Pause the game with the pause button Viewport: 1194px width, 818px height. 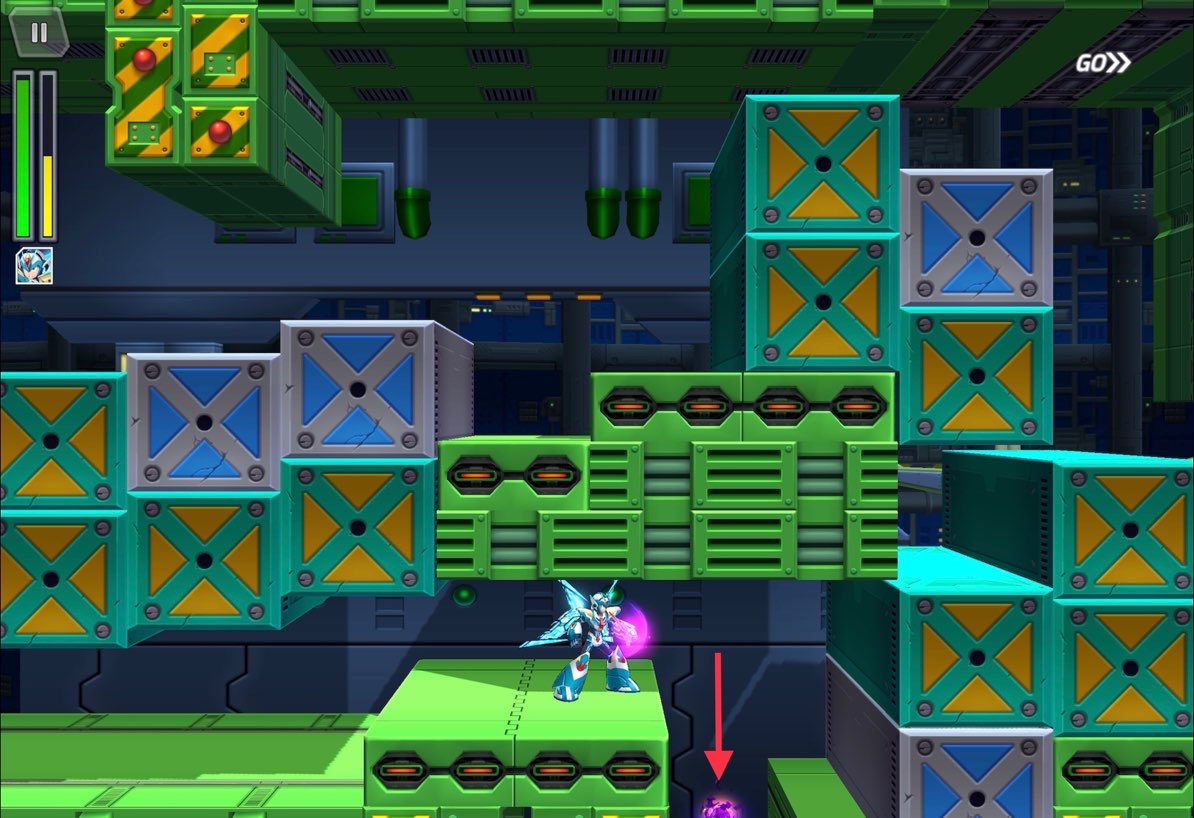[39, 33]
